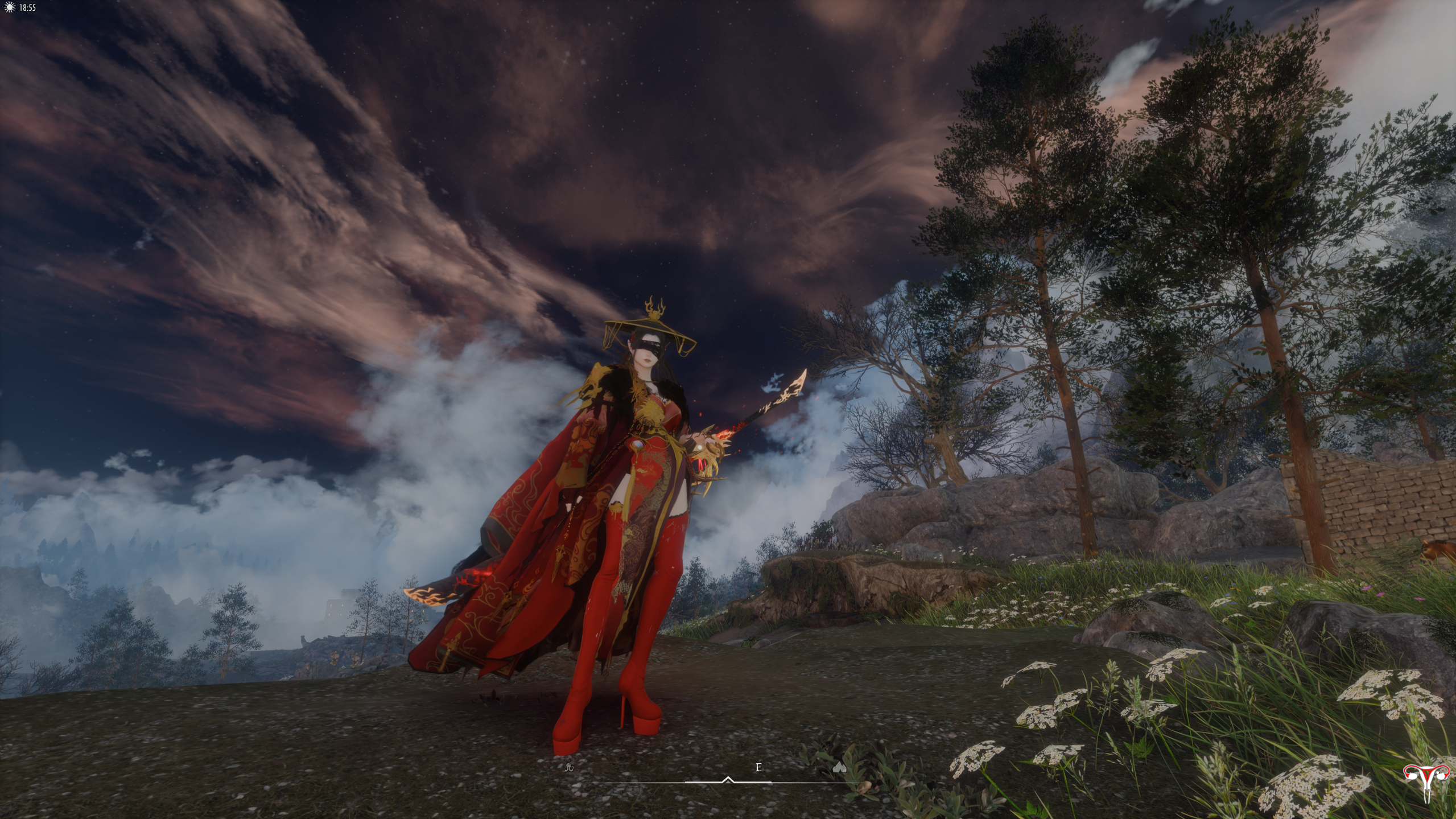Select the mountain peak compass marker
This screenshot has width=1456, height=819.
839,768
